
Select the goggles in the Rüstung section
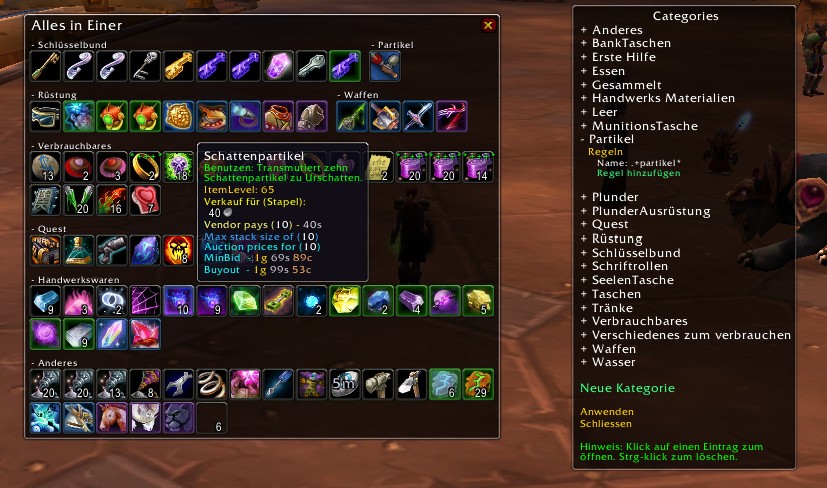[45, 115]
